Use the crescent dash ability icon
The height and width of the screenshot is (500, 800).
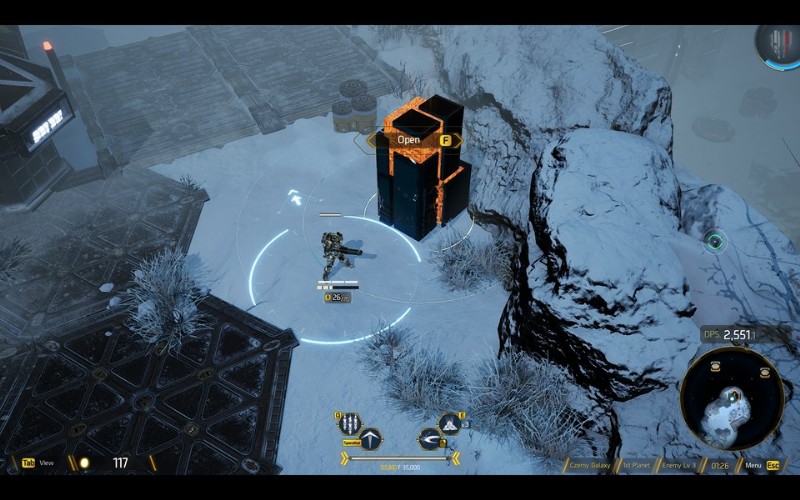click(430, 439)
